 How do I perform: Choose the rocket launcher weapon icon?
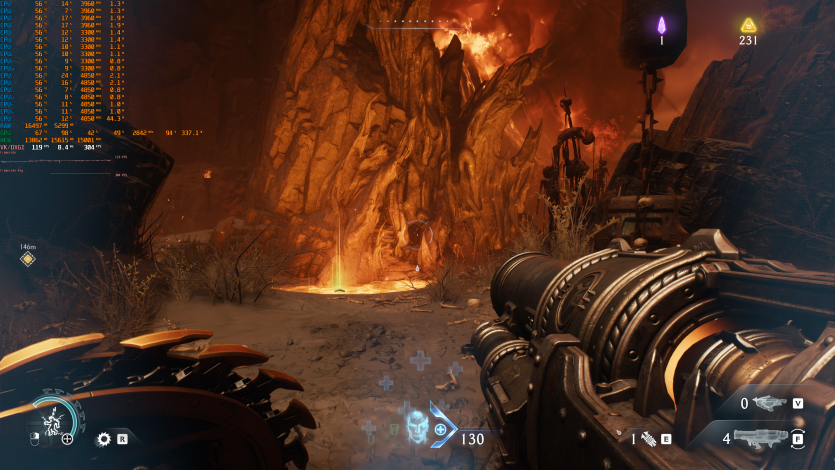[760, 437]
